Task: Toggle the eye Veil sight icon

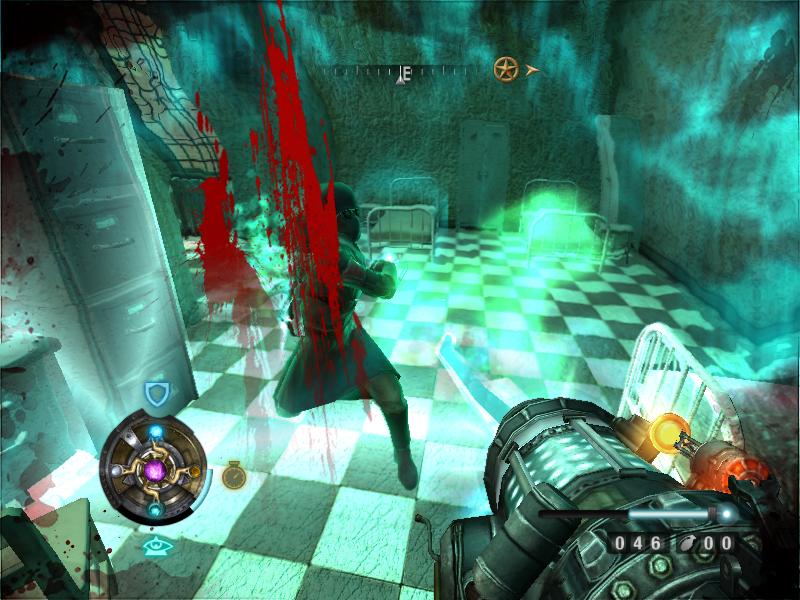Action: pos(155,546)
